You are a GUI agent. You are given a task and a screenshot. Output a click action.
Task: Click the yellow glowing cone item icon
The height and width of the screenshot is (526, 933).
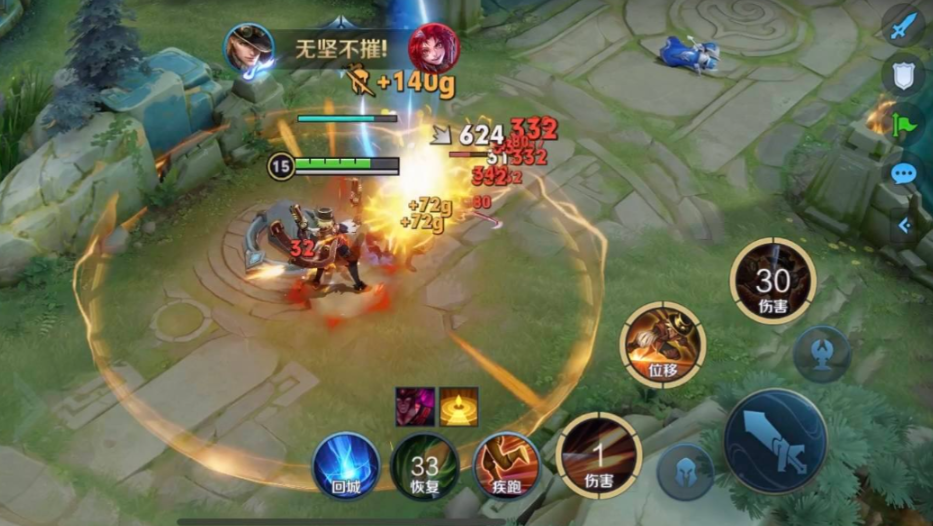(459, 407)
